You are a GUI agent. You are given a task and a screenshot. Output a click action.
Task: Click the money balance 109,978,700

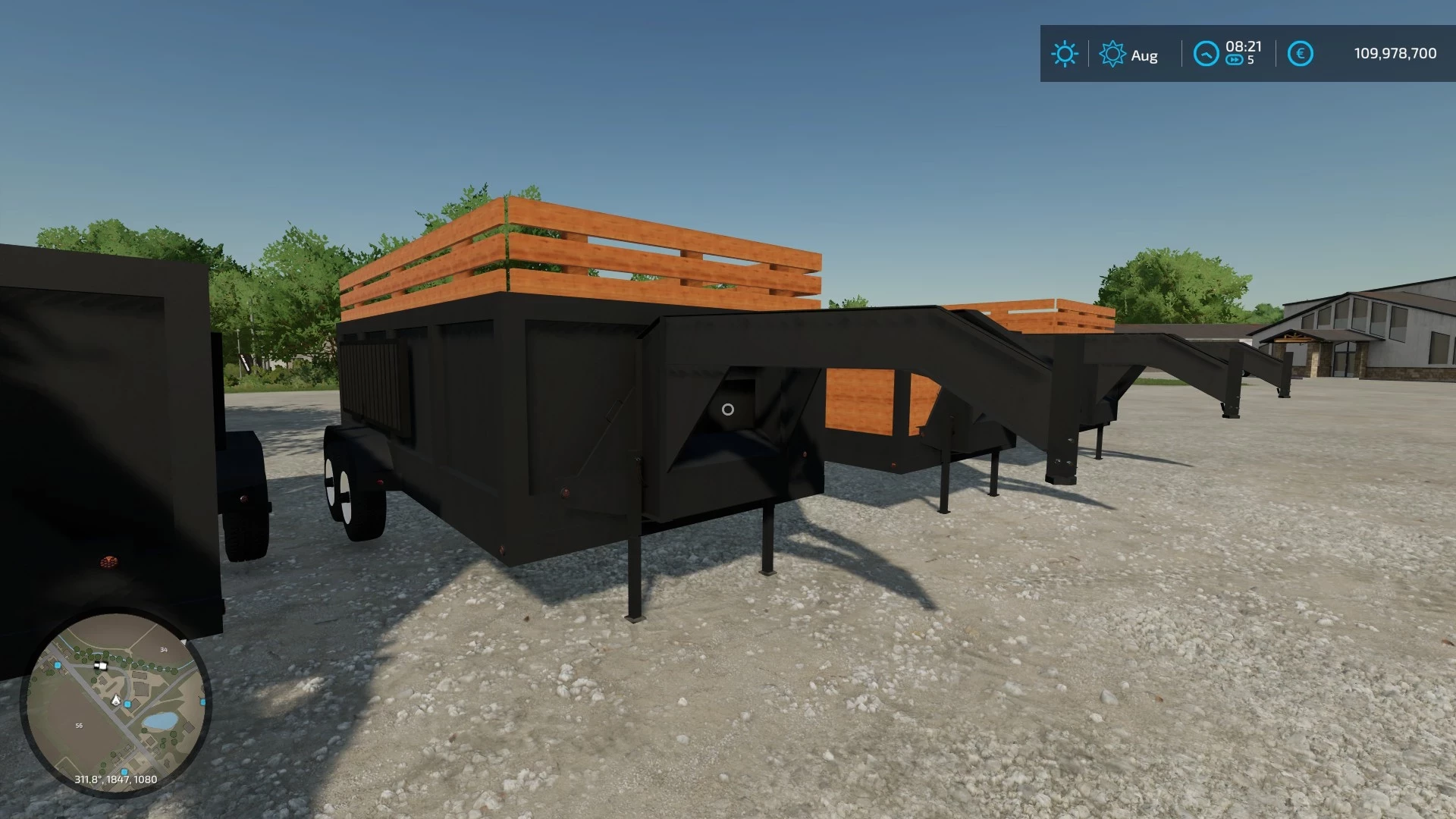pyautogui.click(x=1395, y=53)
